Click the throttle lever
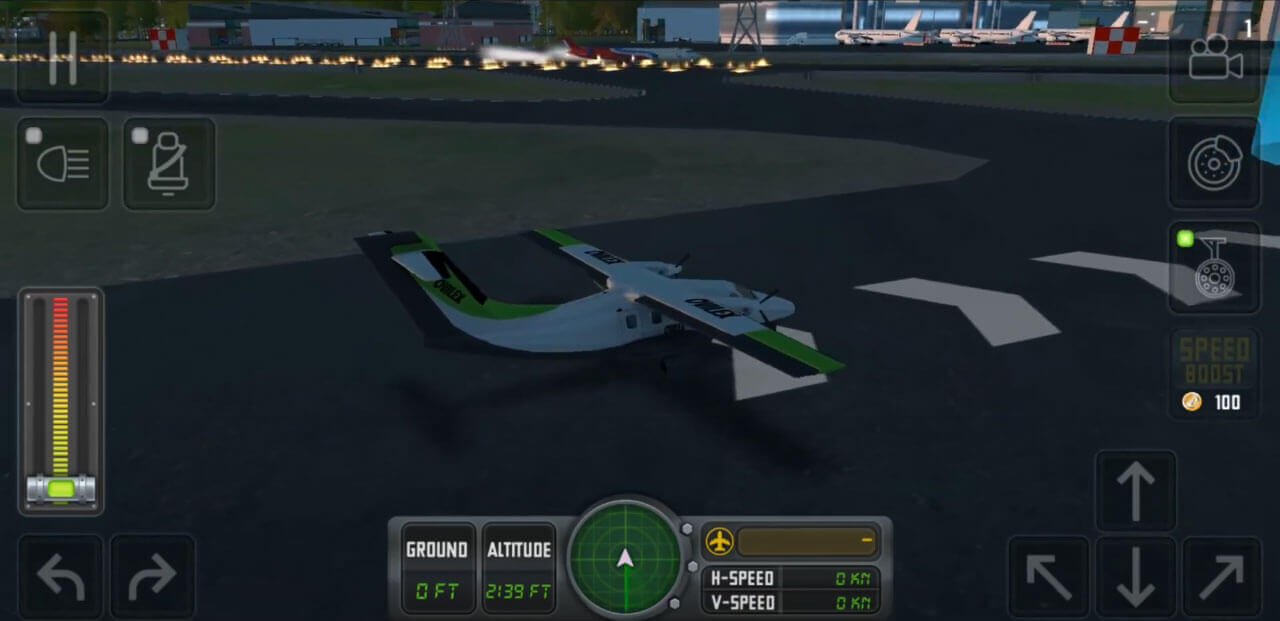 61,489
